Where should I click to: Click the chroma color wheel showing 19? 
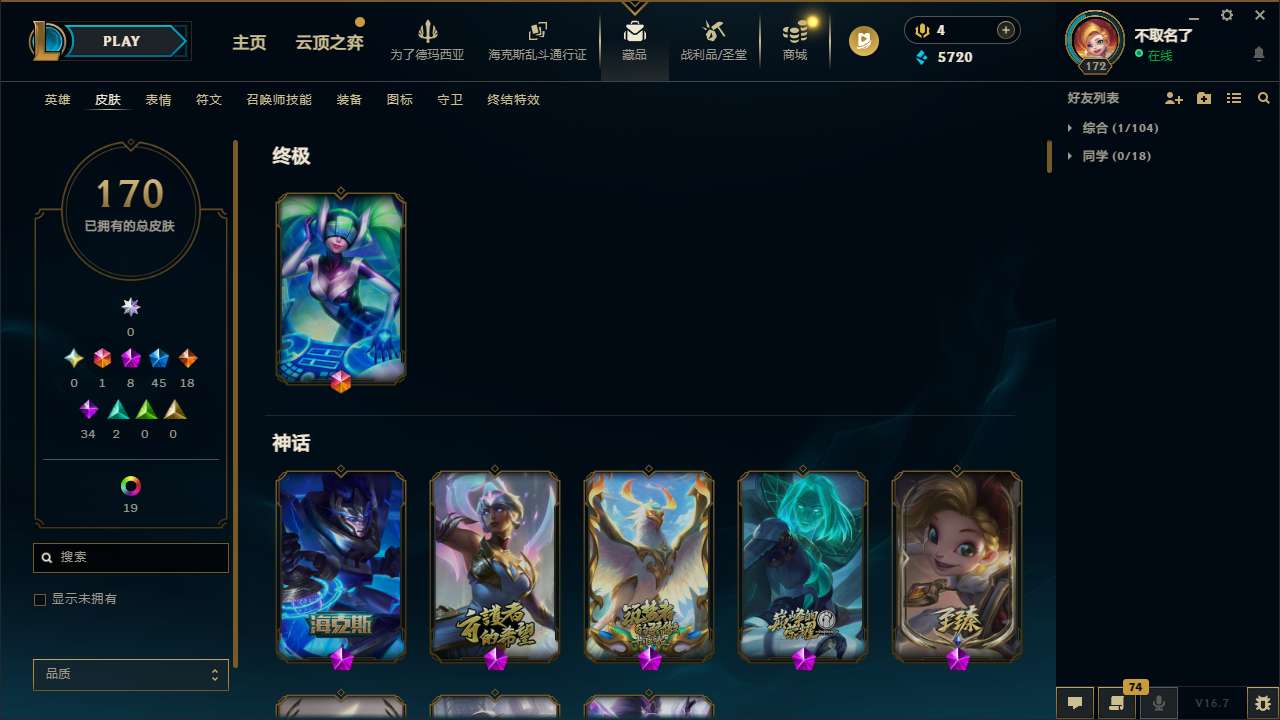pyautogui.click(x=130, y=486)
